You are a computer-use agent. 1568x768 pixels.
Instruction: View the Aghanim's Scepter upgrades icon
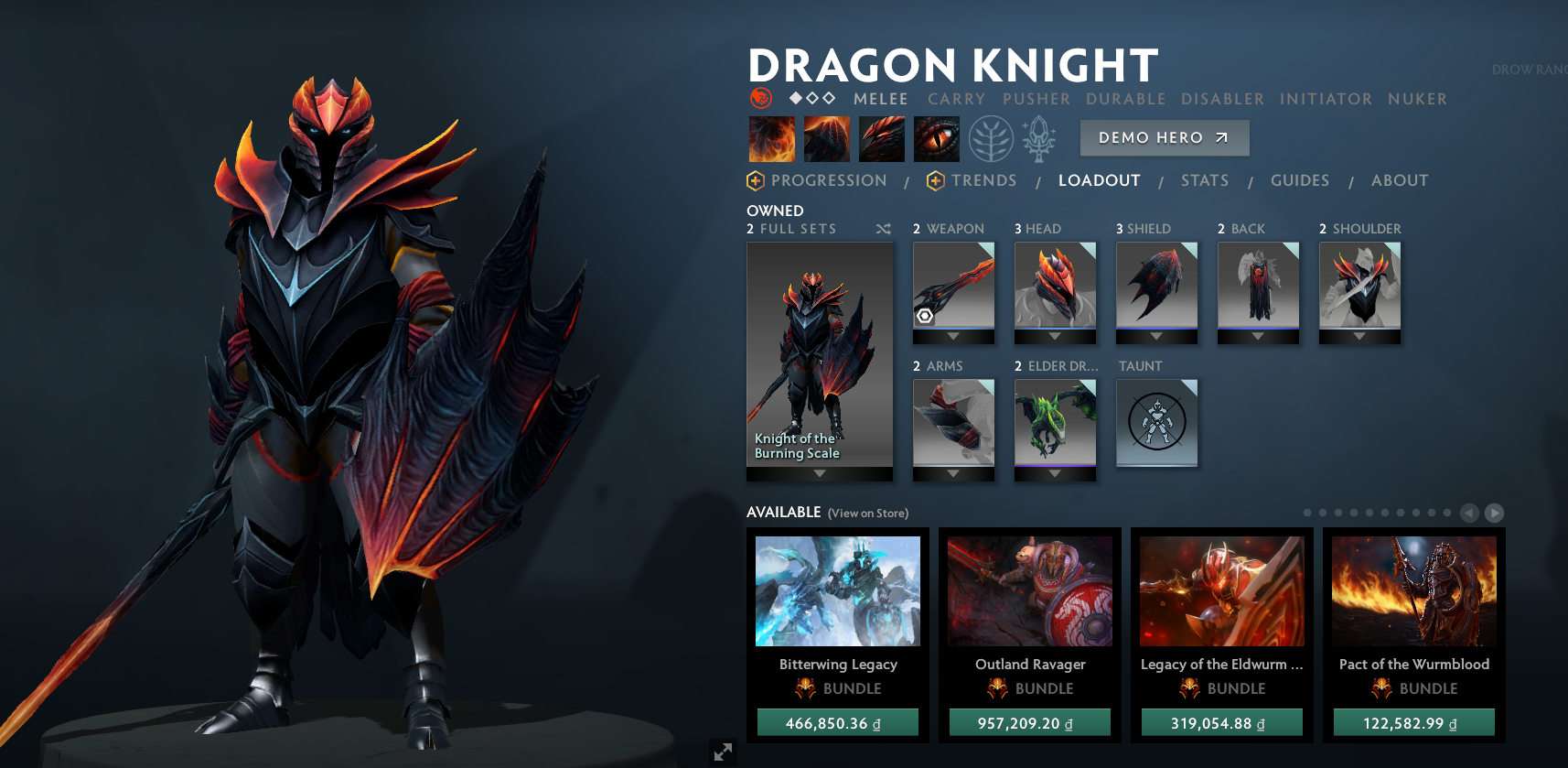pyautogui.click(x=1039, y=138)
